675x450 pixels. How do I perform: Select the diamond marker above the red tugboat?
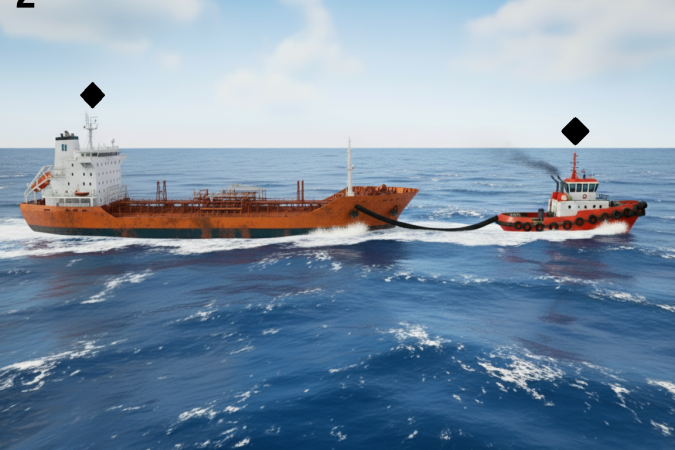[x=575, y=131]
